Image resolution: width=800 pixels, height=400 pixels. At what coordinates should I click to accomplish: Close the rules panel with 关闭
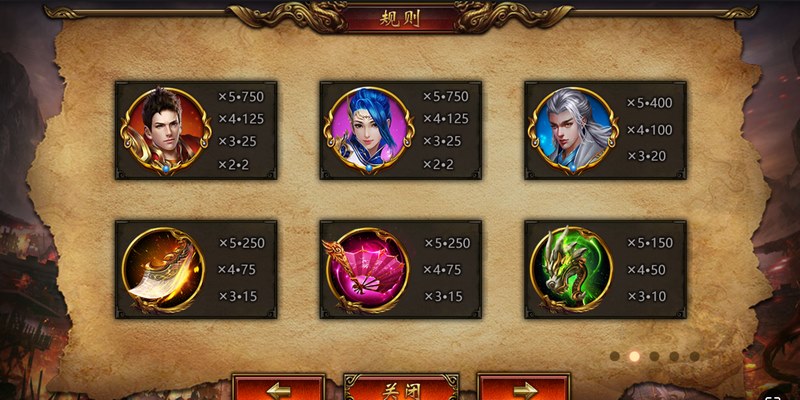click(x=401, y=388)
